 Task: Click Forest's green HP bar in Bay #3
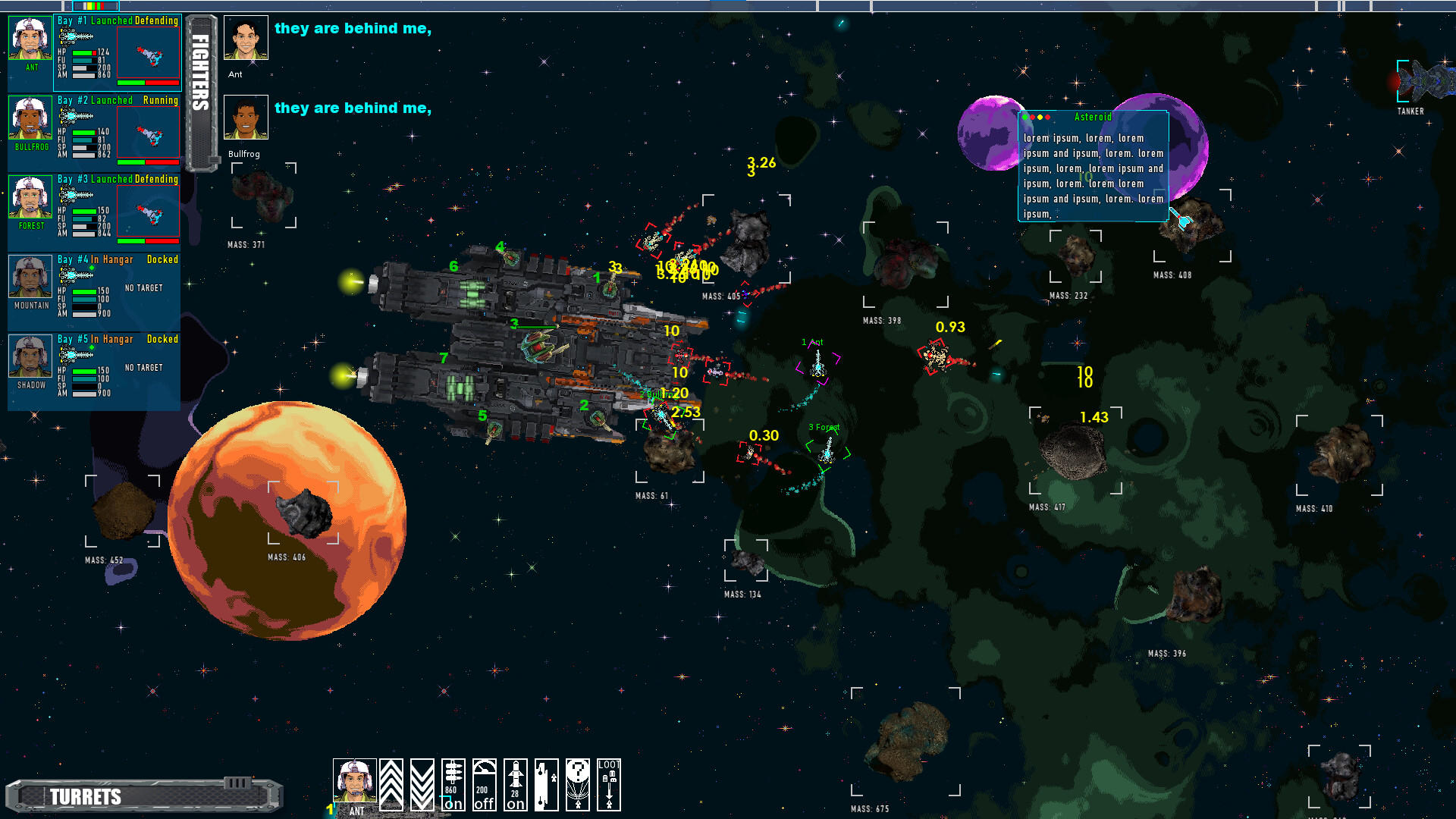tap(85, 211)
